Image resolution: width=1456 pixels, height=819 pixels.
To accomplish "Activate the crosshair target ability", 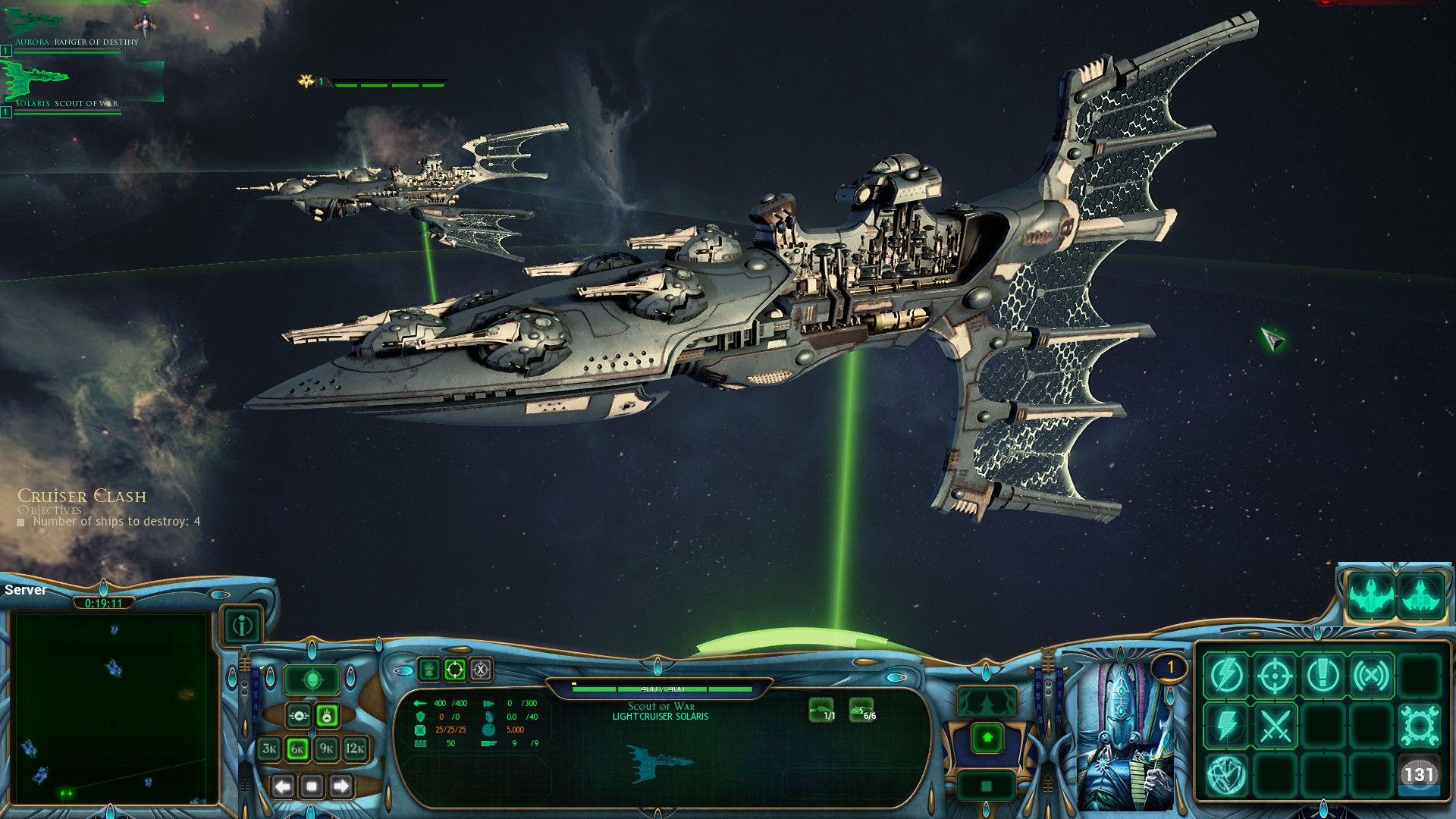I will [x=1275, y=675].
